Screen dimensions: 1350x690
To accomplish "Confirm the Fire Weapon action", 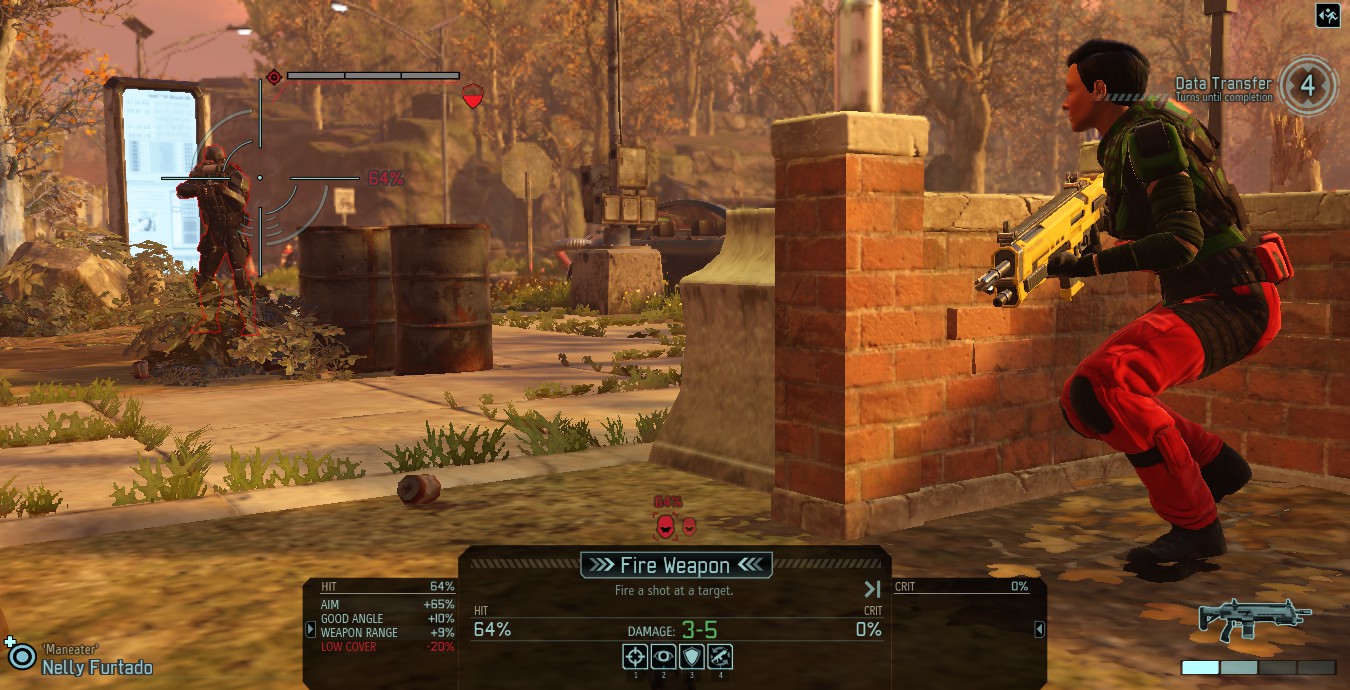I will pos(676,565).
